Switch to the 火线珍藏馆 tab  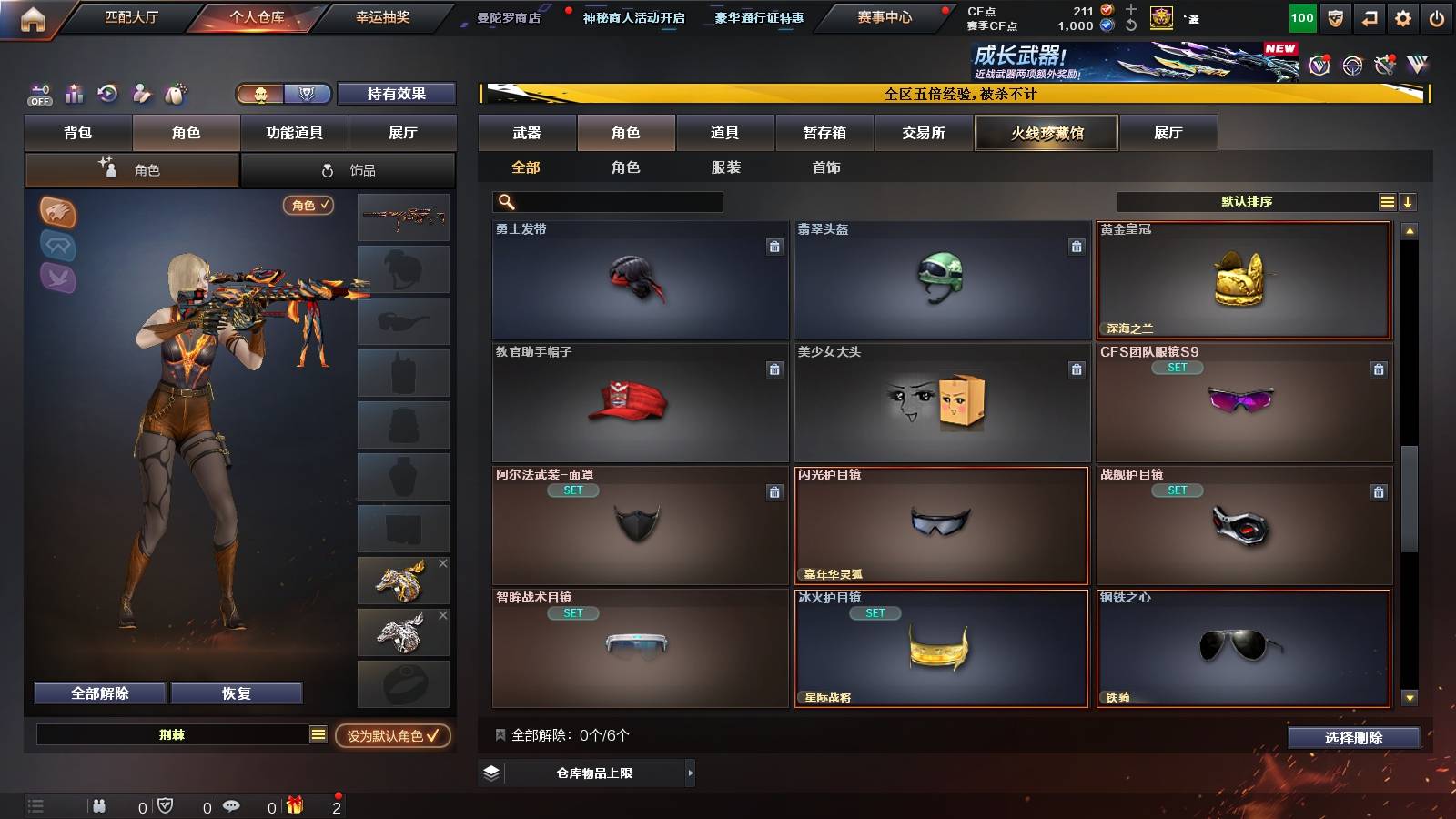(x=1046, y=133)
